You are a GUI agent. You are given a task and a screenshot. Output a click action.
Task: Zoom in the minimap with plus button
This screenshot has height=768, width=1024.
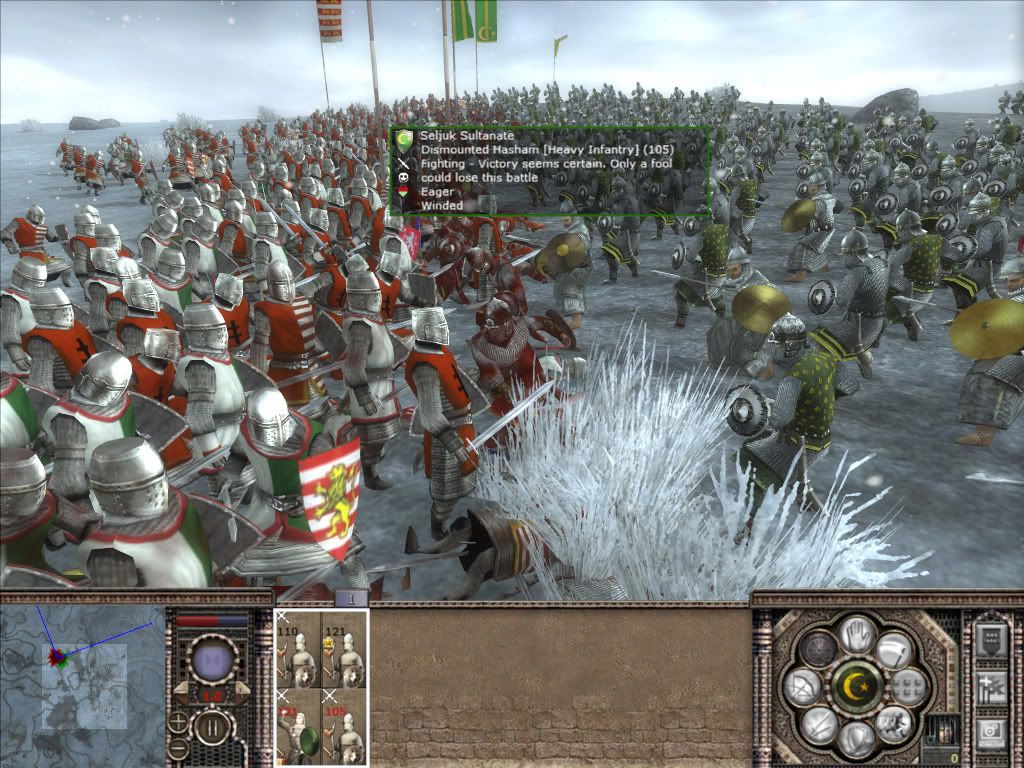pos(178,722)
